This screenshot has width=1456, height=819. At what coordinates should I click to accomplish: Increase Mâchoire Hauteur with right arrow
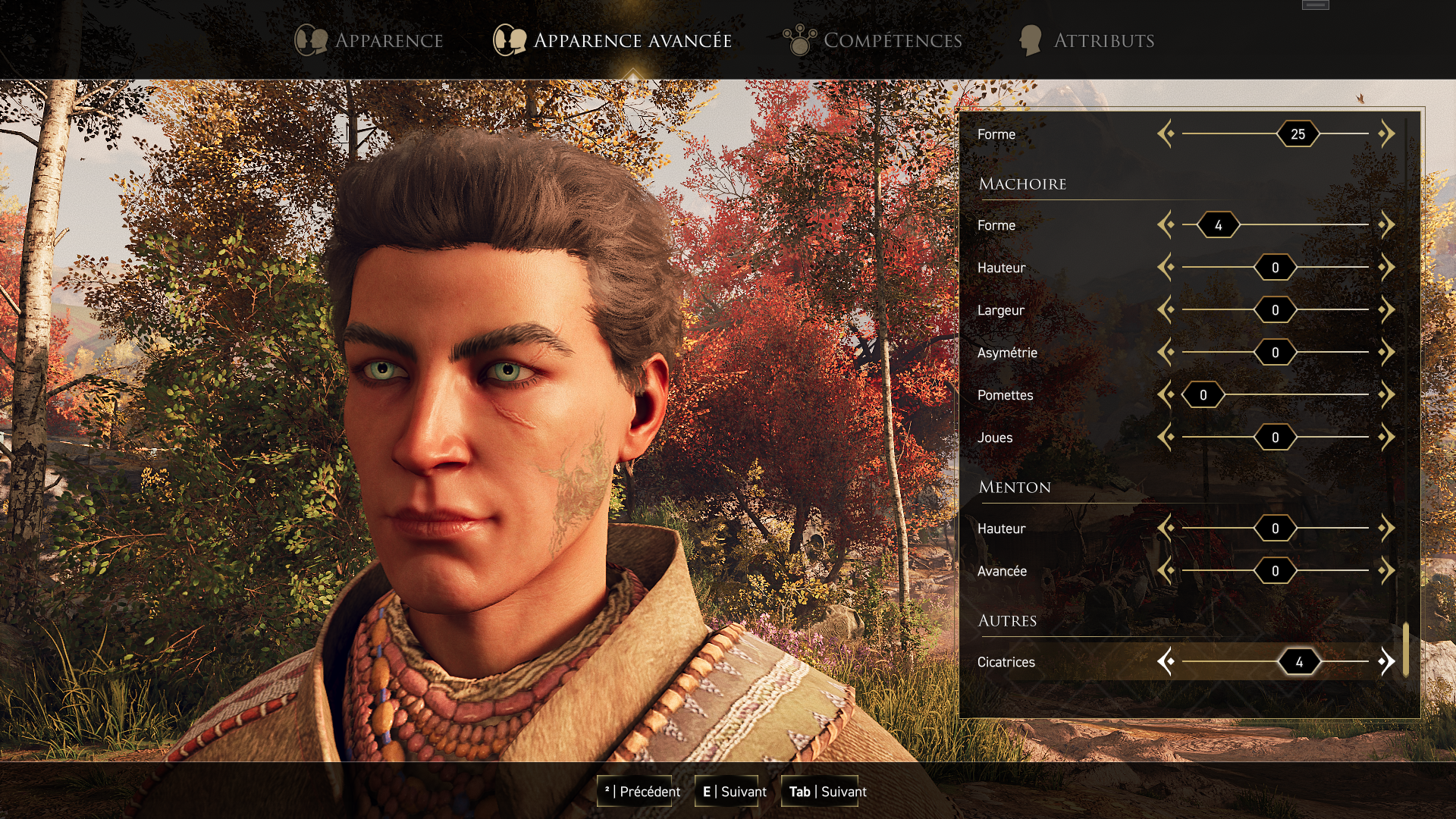tap(1386, 268)
